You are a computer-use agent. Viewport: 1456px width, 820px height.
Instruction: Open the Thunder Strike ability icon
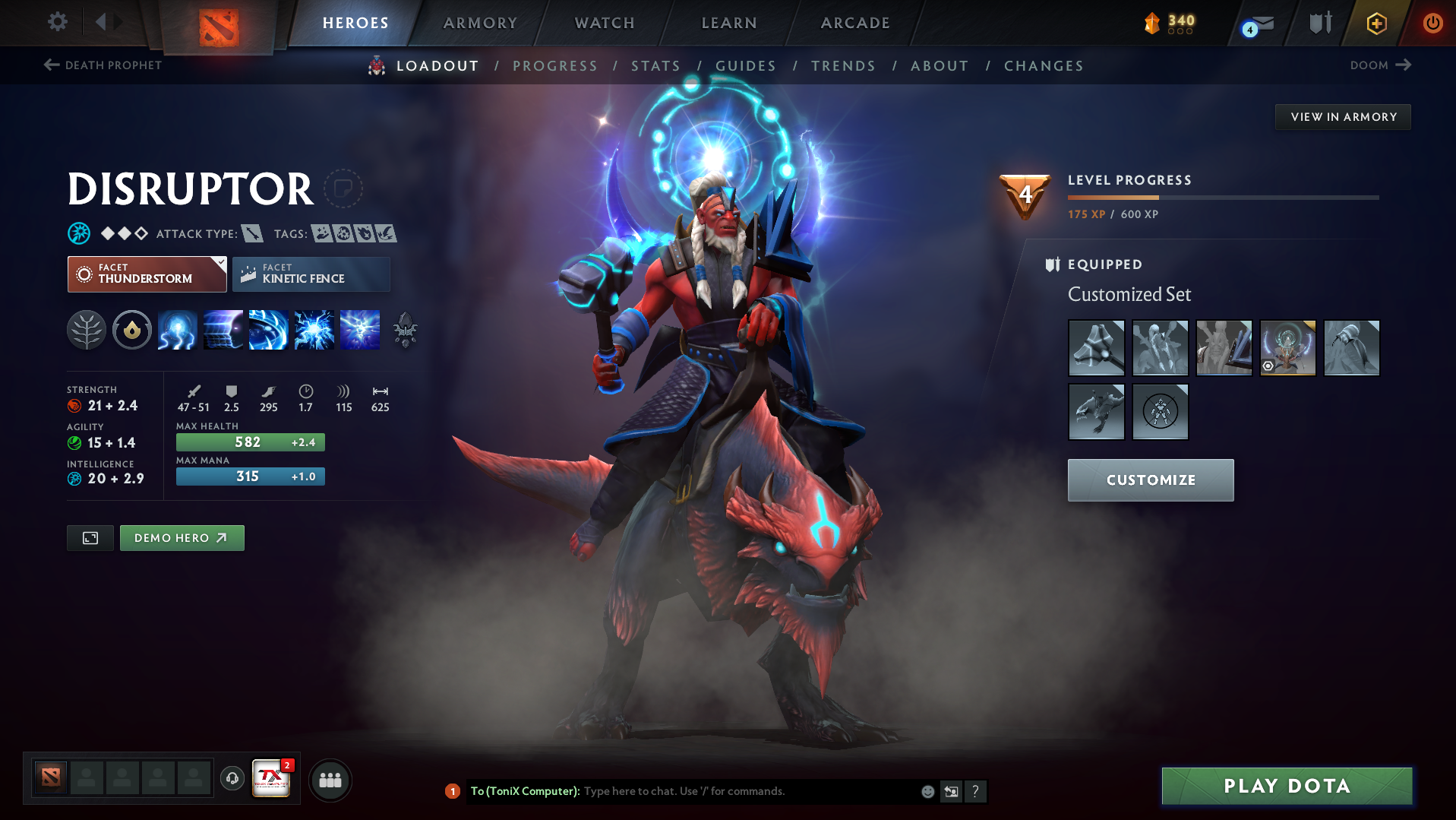(178, 330)
